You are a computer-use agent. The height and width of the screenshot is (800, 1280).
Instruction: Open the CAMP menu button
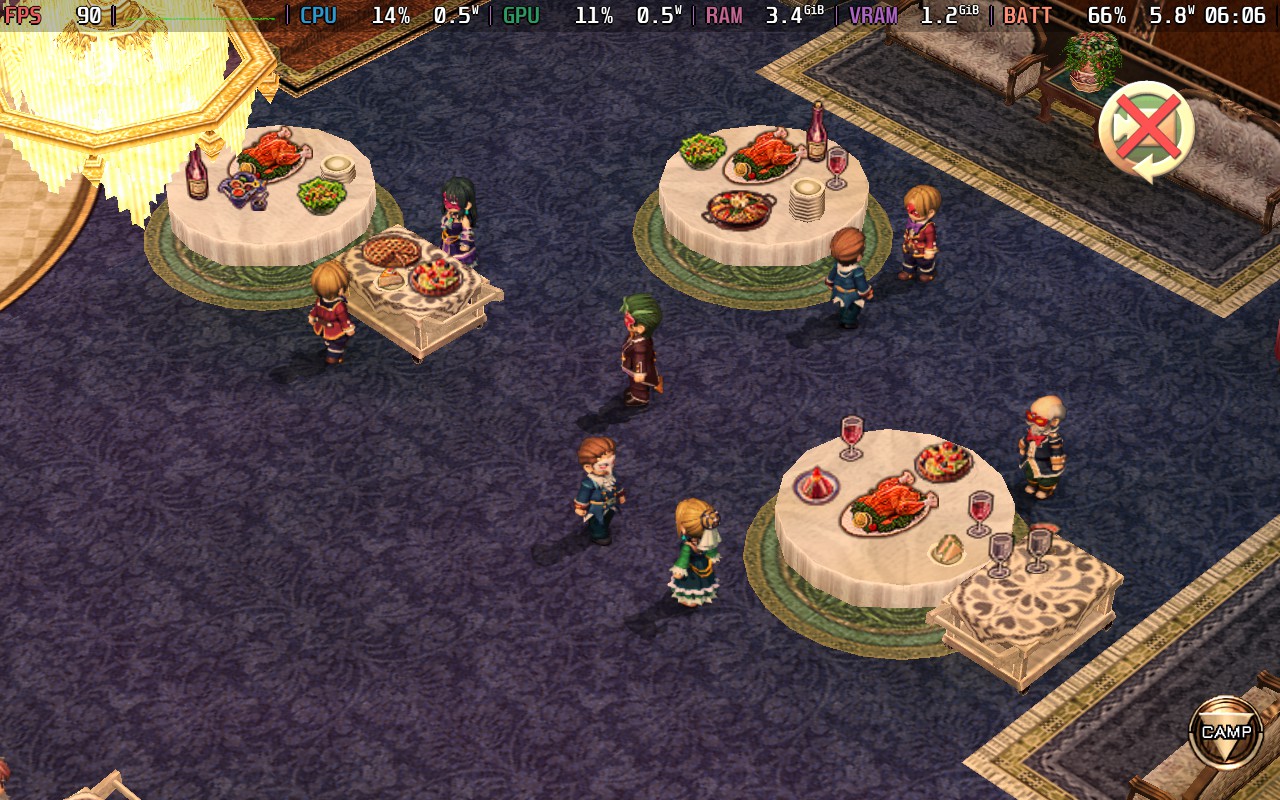point(1225,732)
